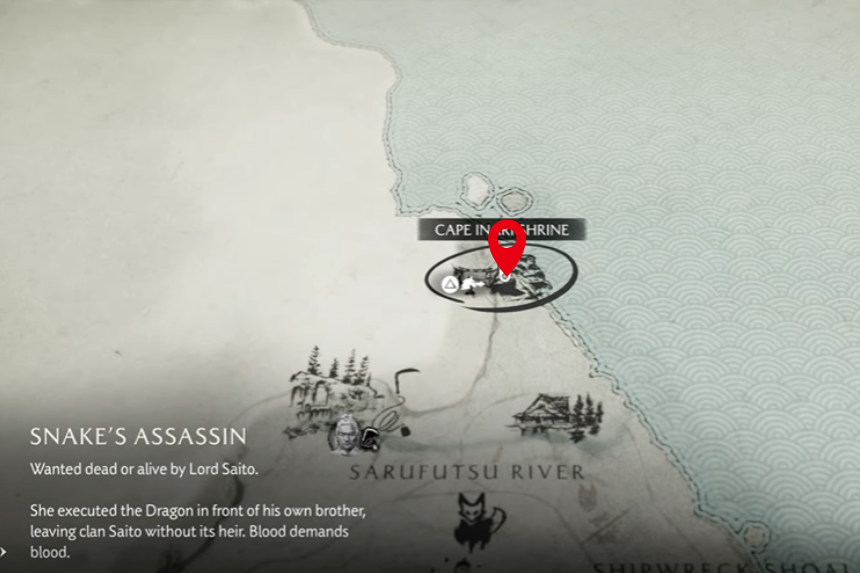
Task: Select the house landmark near Sarufutsu River
Action: point(556,413)
